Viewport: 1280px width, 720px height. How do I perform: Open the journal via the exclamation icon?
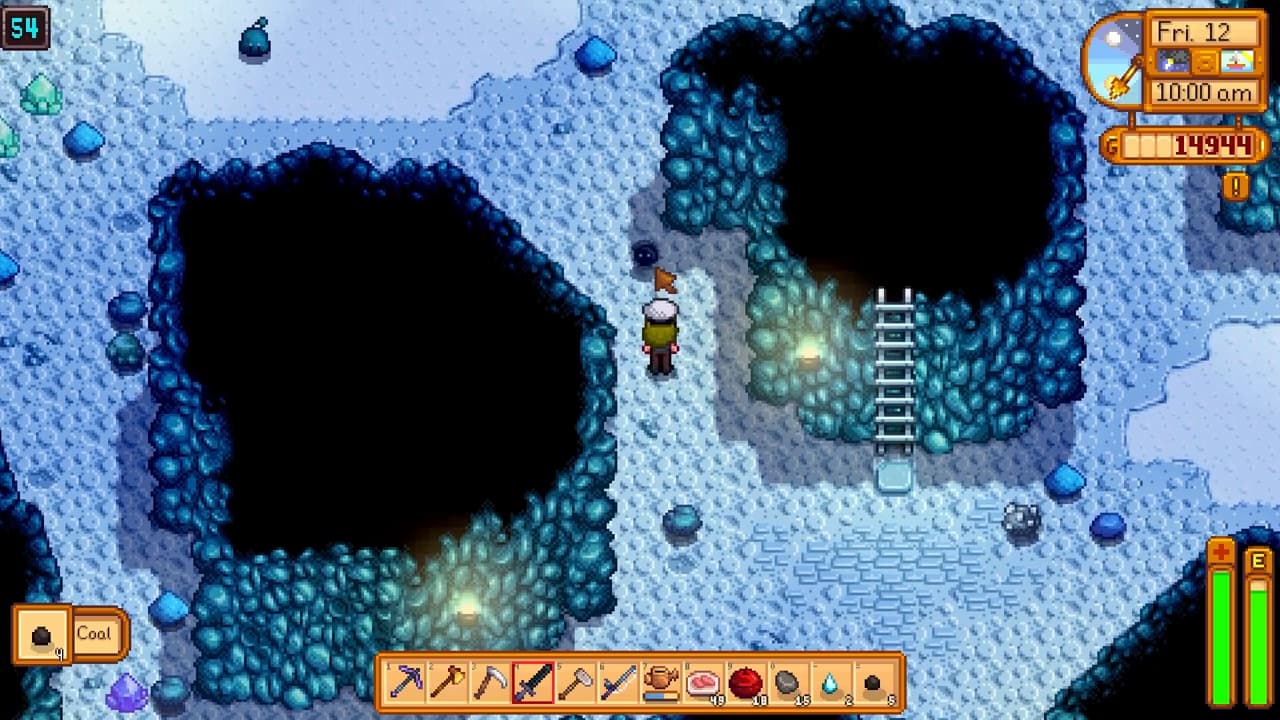point(1236,186)
